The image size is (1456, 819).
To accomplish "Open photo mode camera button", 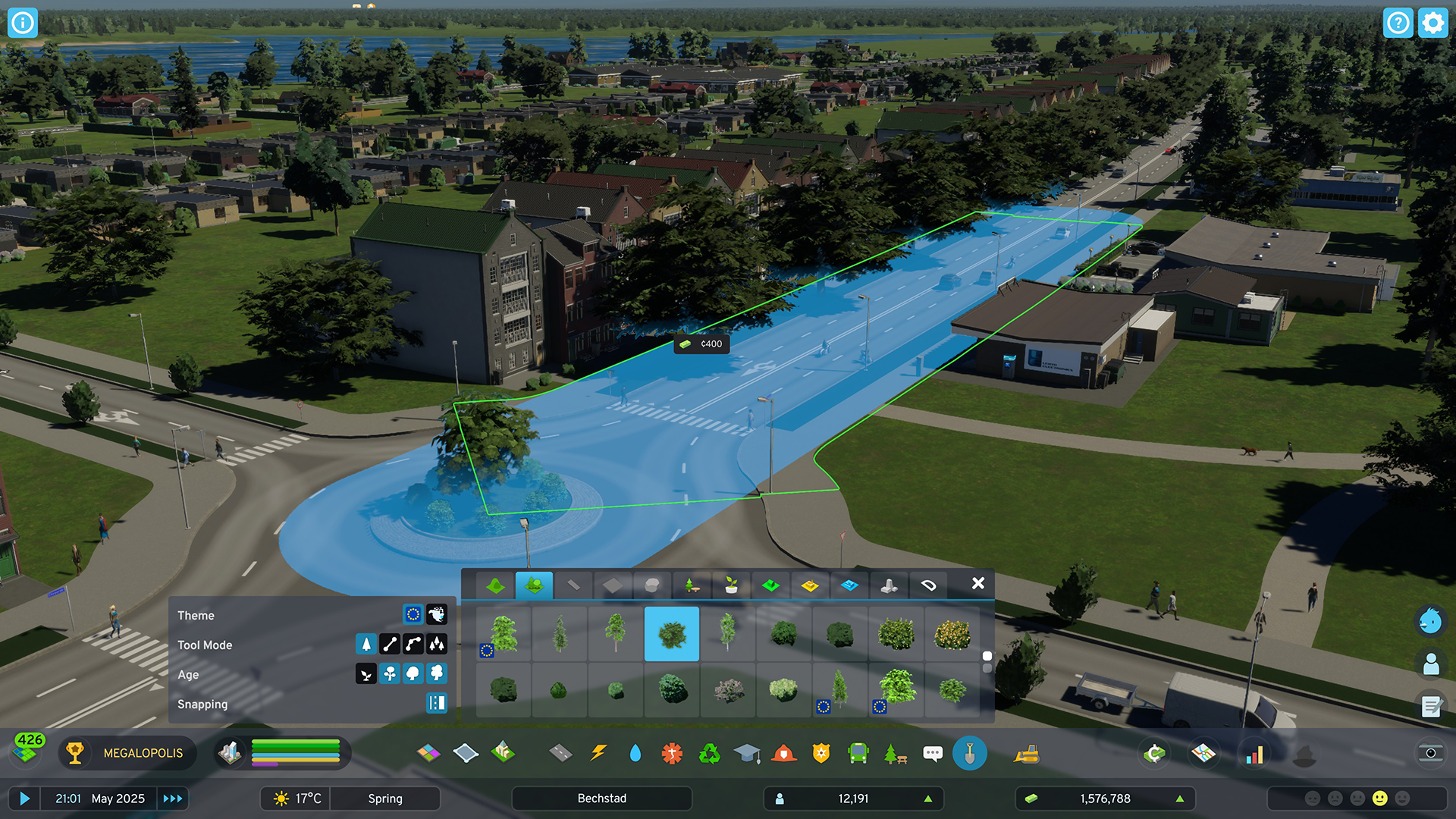I will tap(1430, 753).
